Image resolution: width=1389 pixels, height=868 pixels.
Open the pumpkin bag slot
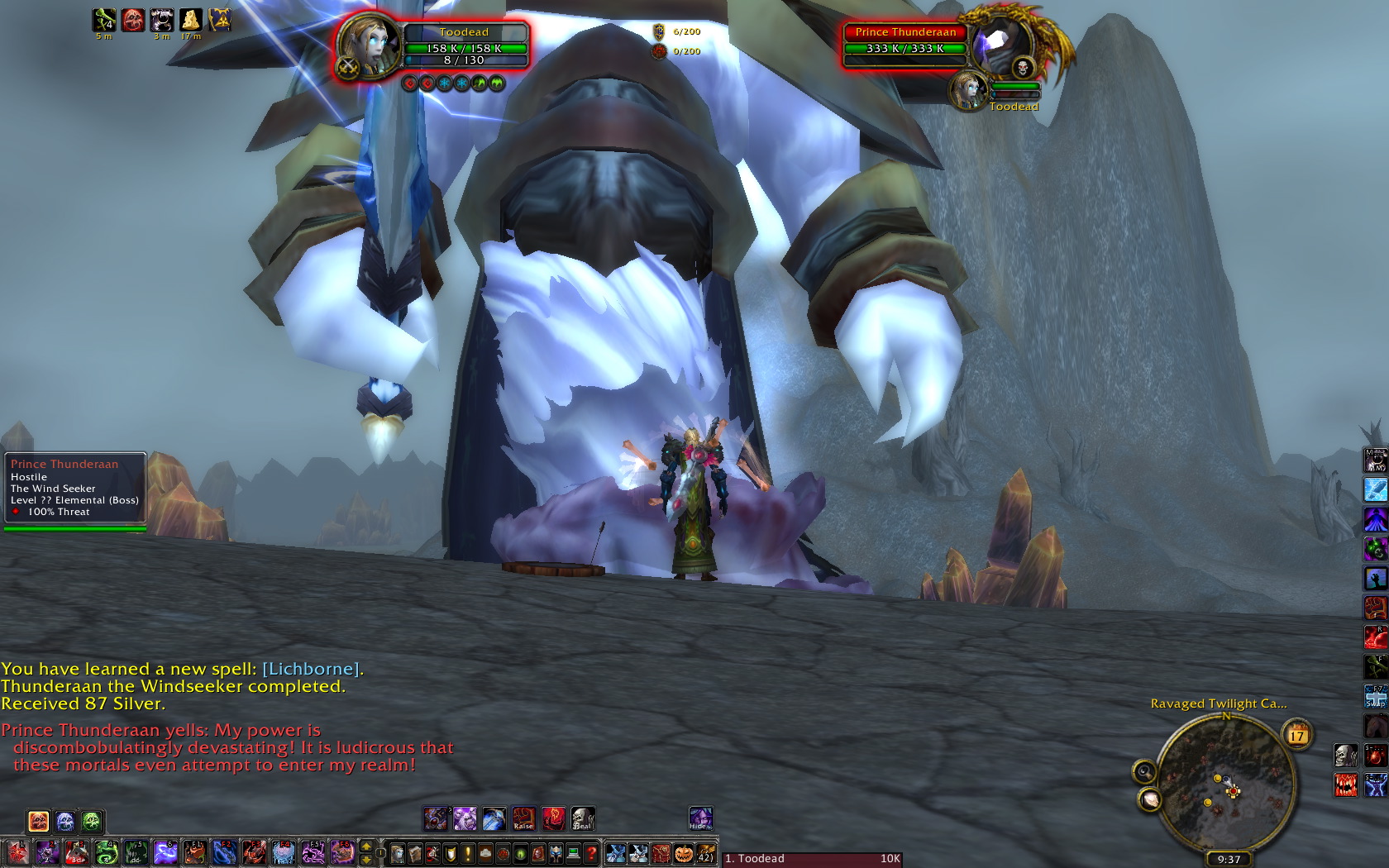pyautogui.click(x=683, y=853)
